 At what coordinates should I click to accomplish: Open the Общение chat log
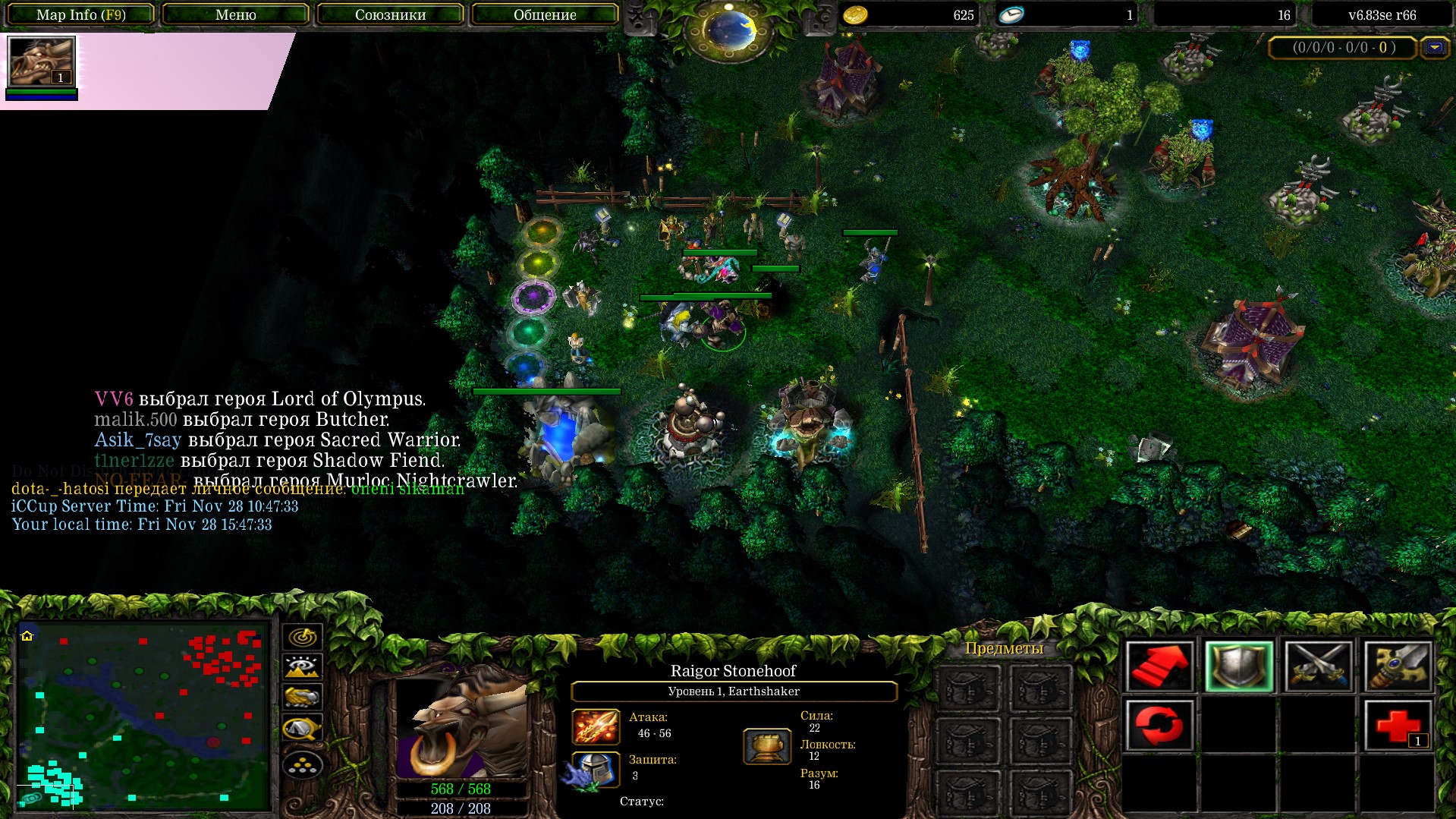coord(545,14)
